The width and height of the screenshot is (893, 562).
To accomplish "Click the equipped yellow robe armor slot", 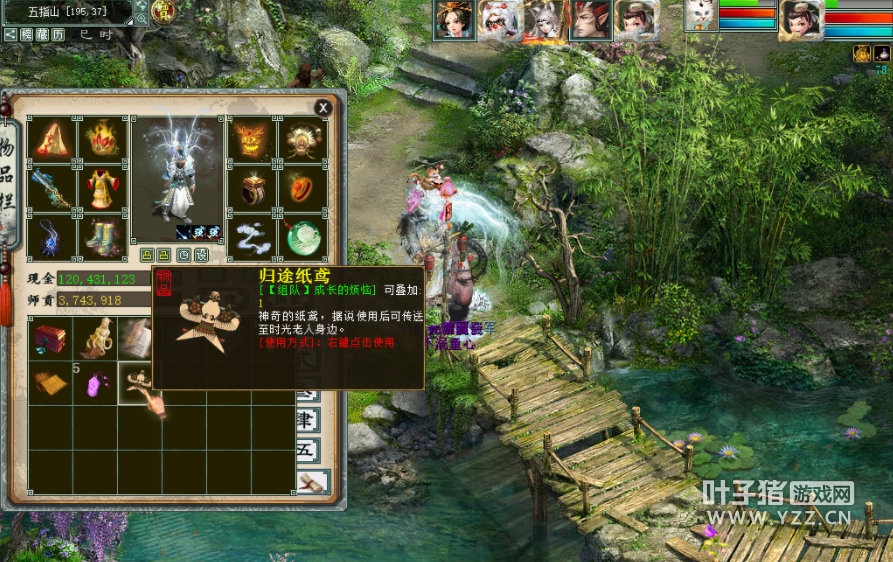I will click(x=102, y=188).
